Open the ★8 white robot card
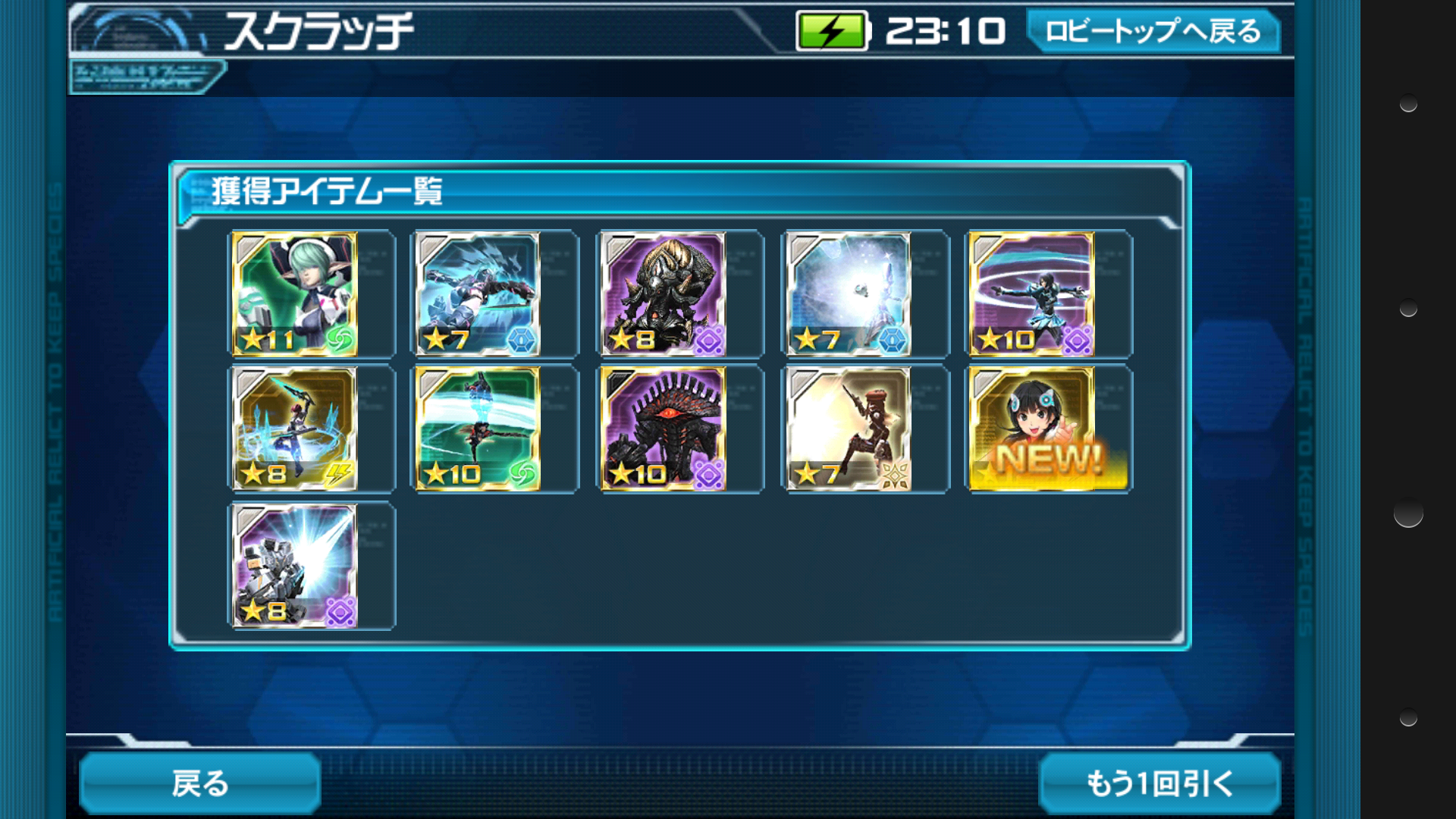The width and height of the screenshot is (1456, 819). tap(294, 566)
